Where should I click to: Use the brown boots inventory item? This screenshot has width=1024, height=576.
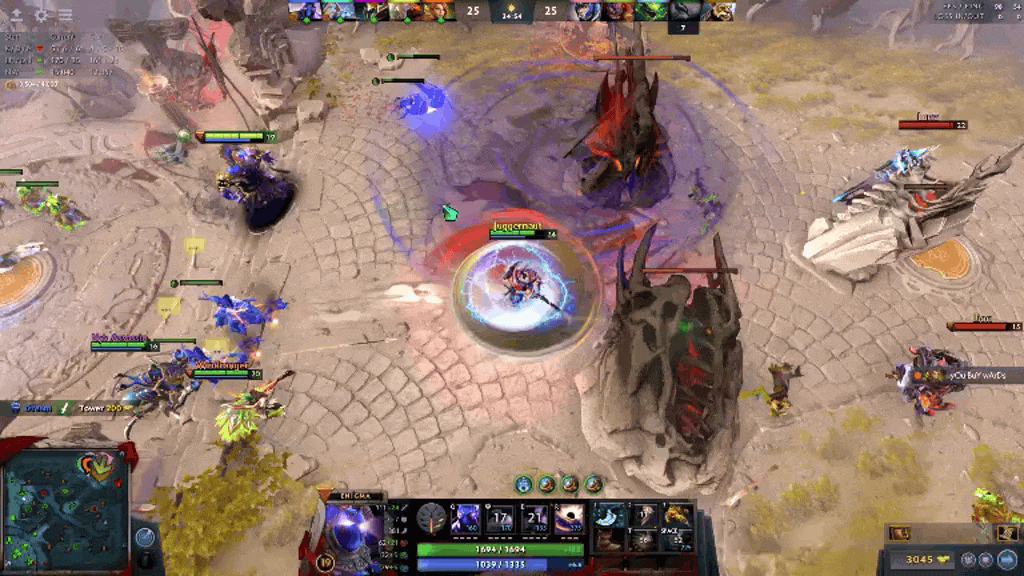point(606,539)
